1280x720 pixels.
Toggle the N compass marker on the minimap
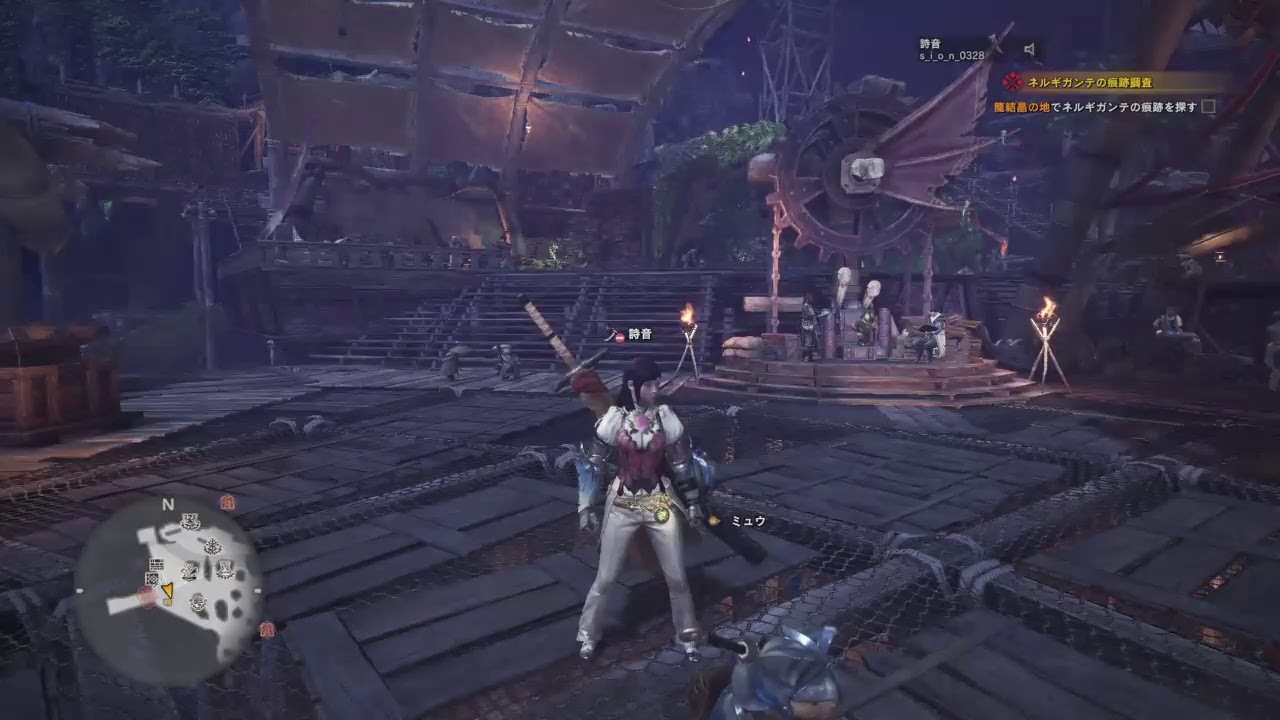click(x=166, y=505)
